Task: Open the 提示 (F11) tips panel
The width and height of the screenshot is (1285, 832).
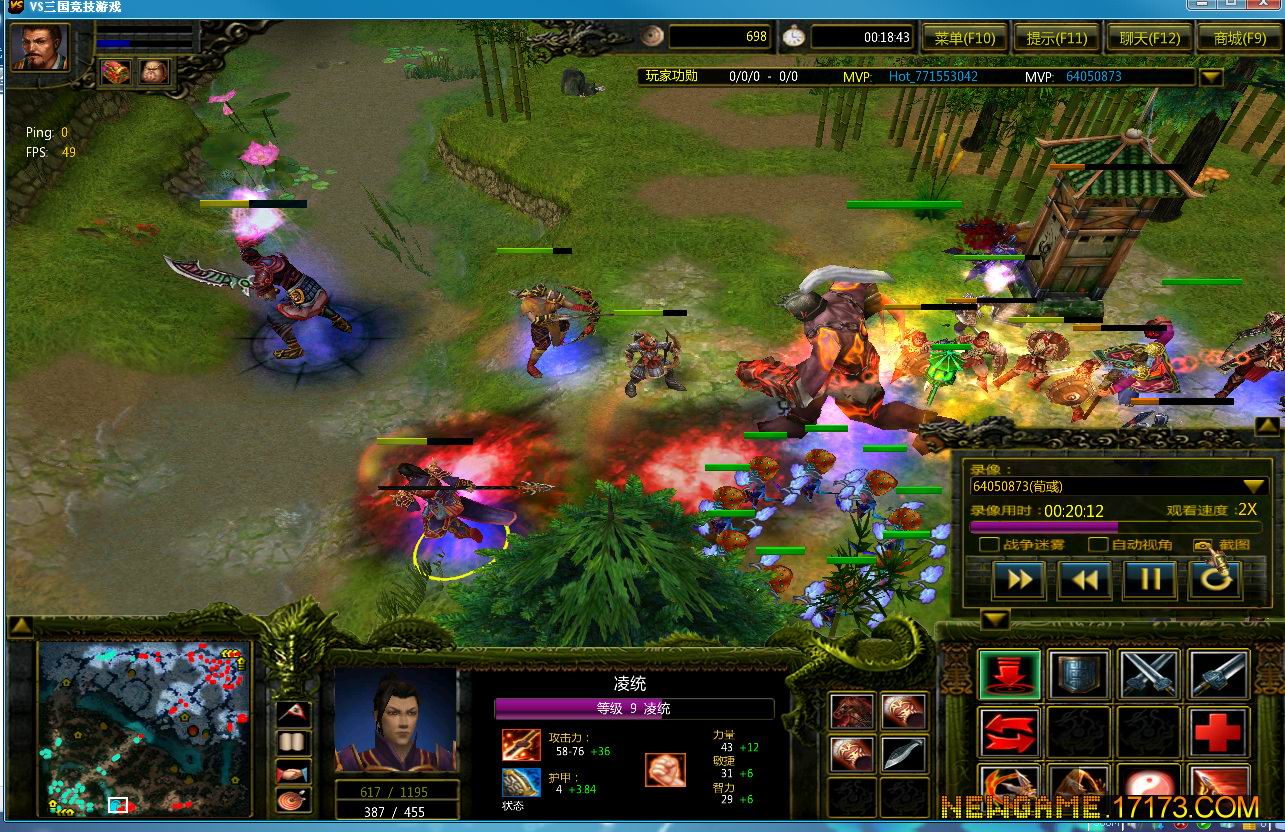Action: click(1056, 38)
